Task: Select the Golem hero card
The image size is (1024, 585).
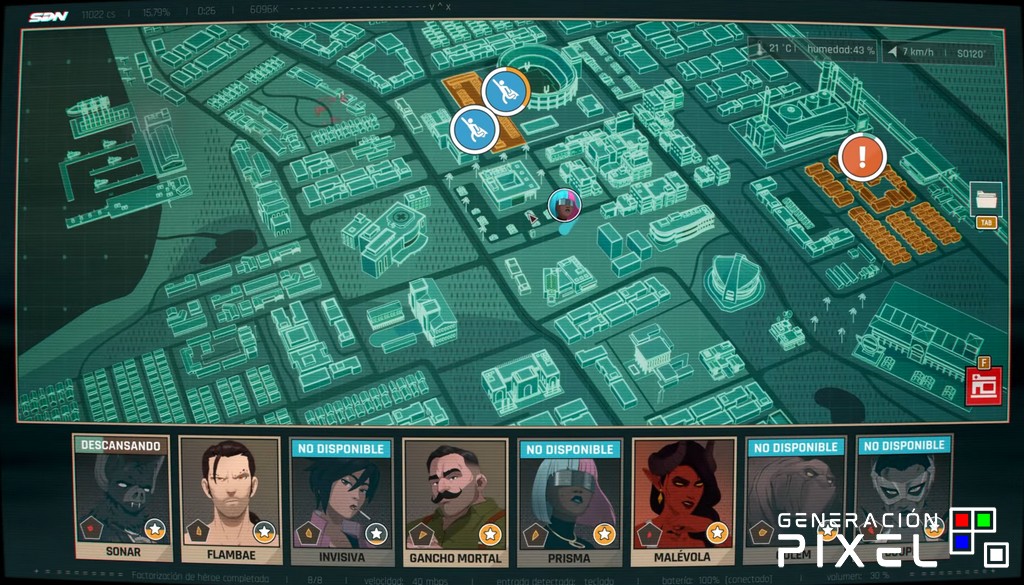Action: pos(795,495)
